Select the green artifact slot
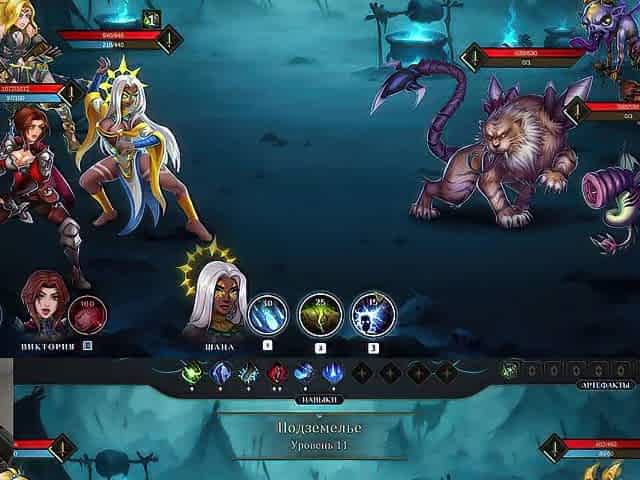The height and width of the screenshot is (480, 640). pos(511,369)
